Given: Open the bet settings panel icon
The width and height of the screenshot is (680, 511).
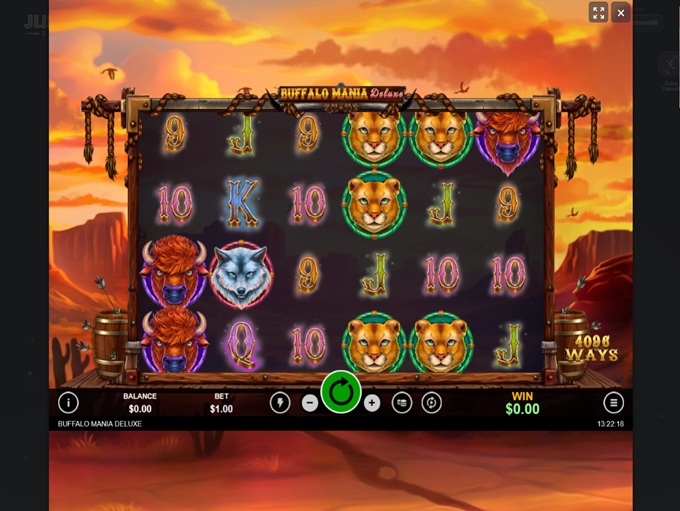Looking at the screenshot, I should click(402, 403).
